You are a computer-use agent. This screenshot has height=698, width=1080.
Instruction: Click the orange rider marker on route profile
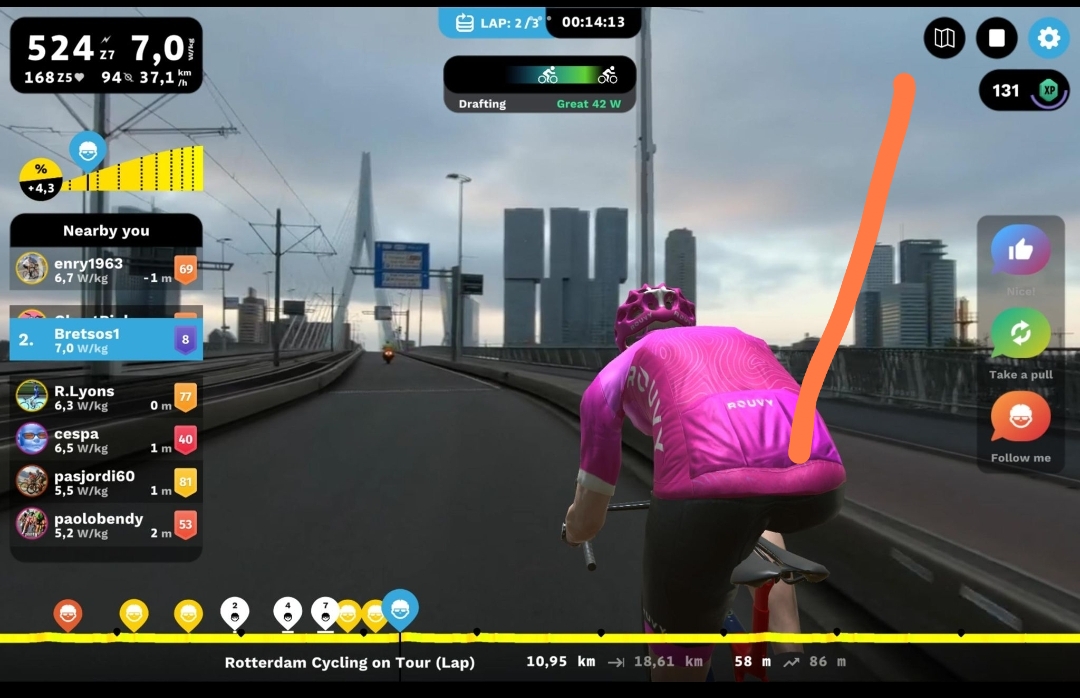[x=68, y=614]
